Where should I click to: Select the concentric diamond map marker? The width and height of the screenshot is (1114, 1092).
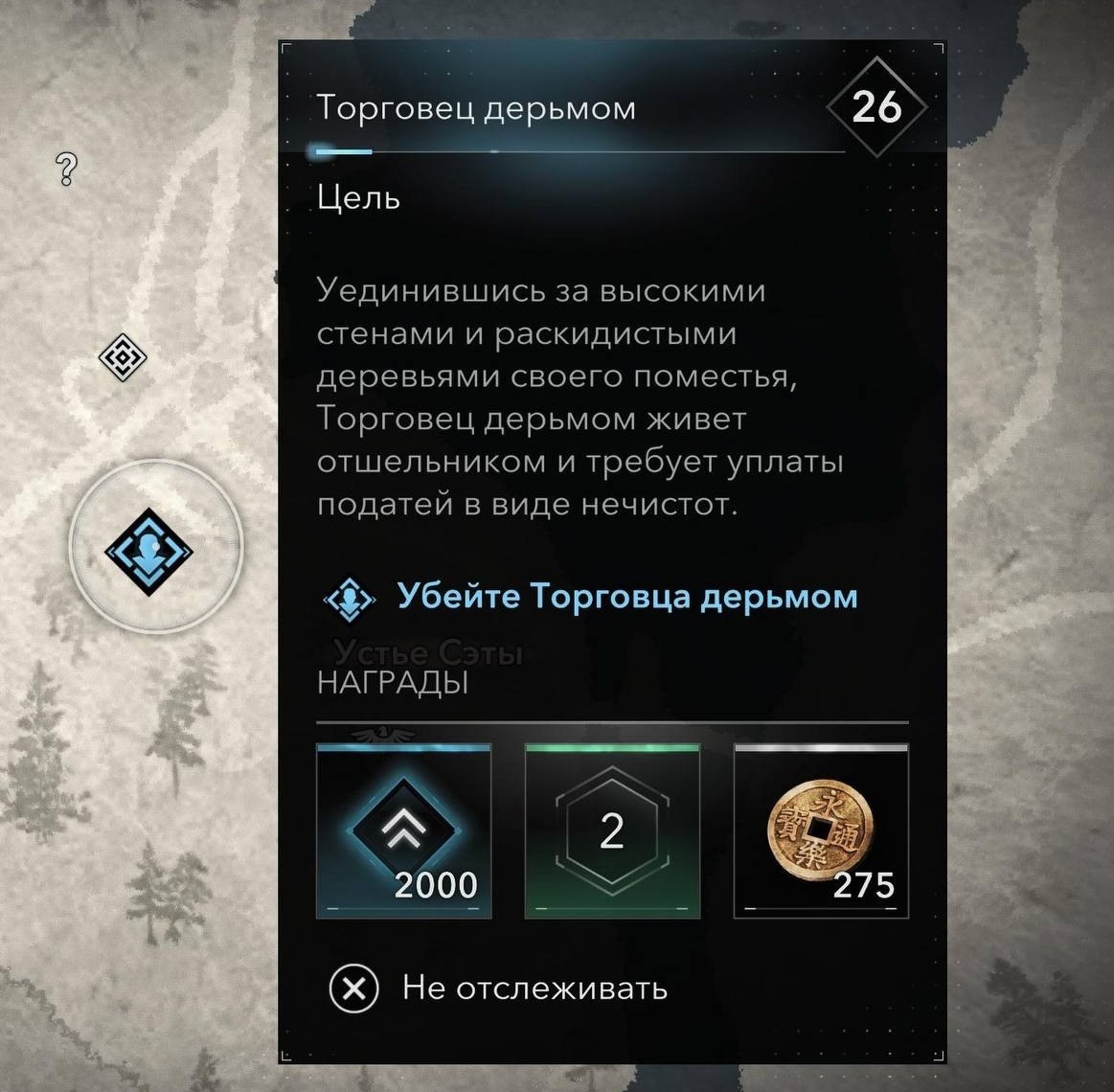[x=123, y=358]
